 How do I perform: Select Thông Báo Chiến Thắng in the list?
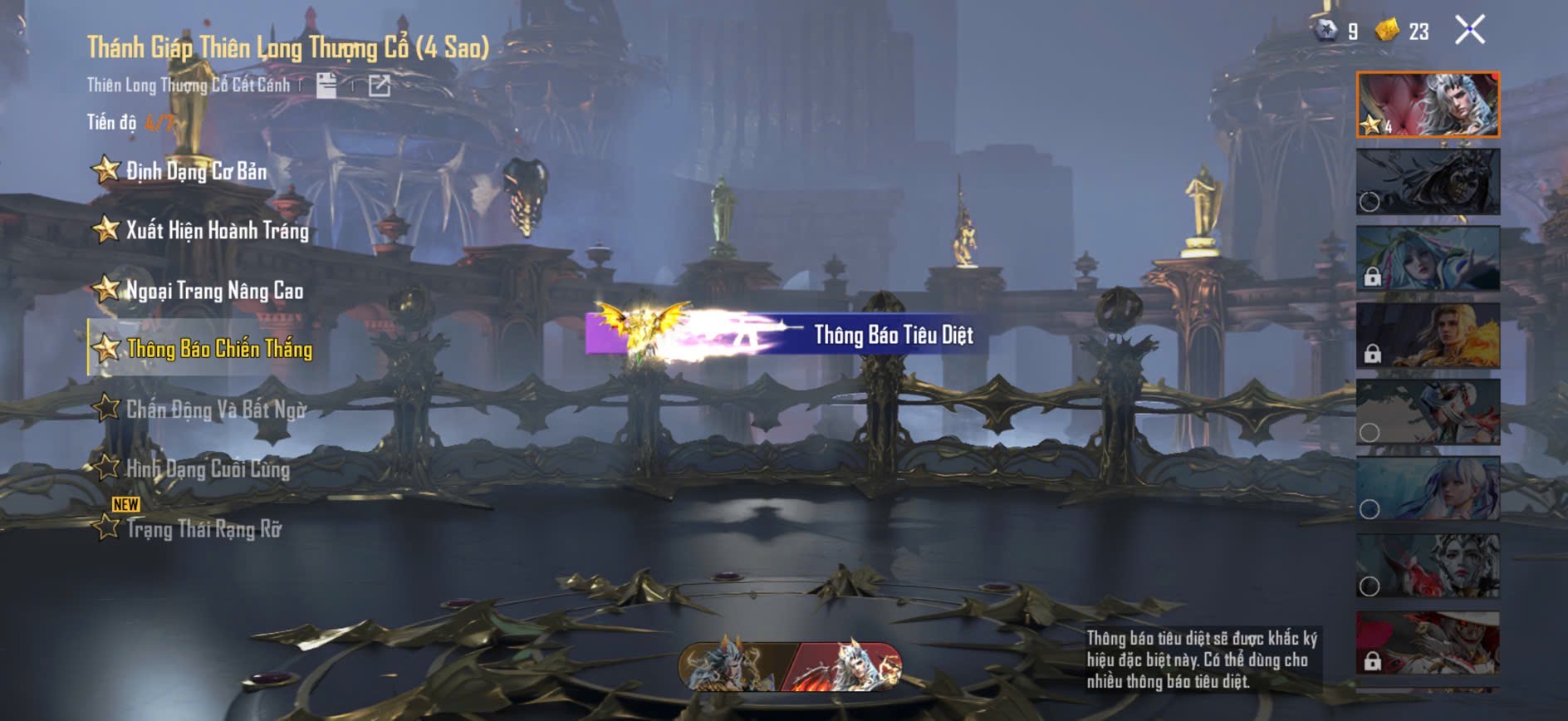point(218,349)
